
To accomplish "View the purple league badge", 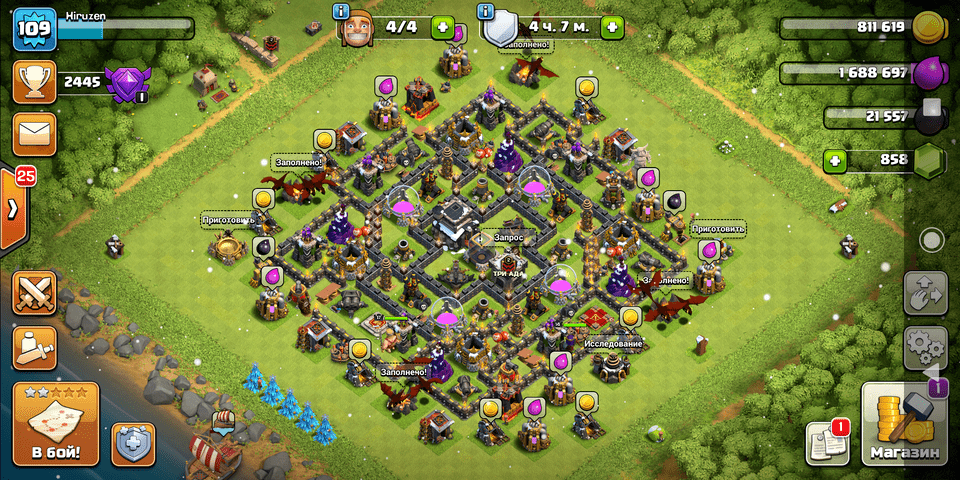I will (126, 82).
